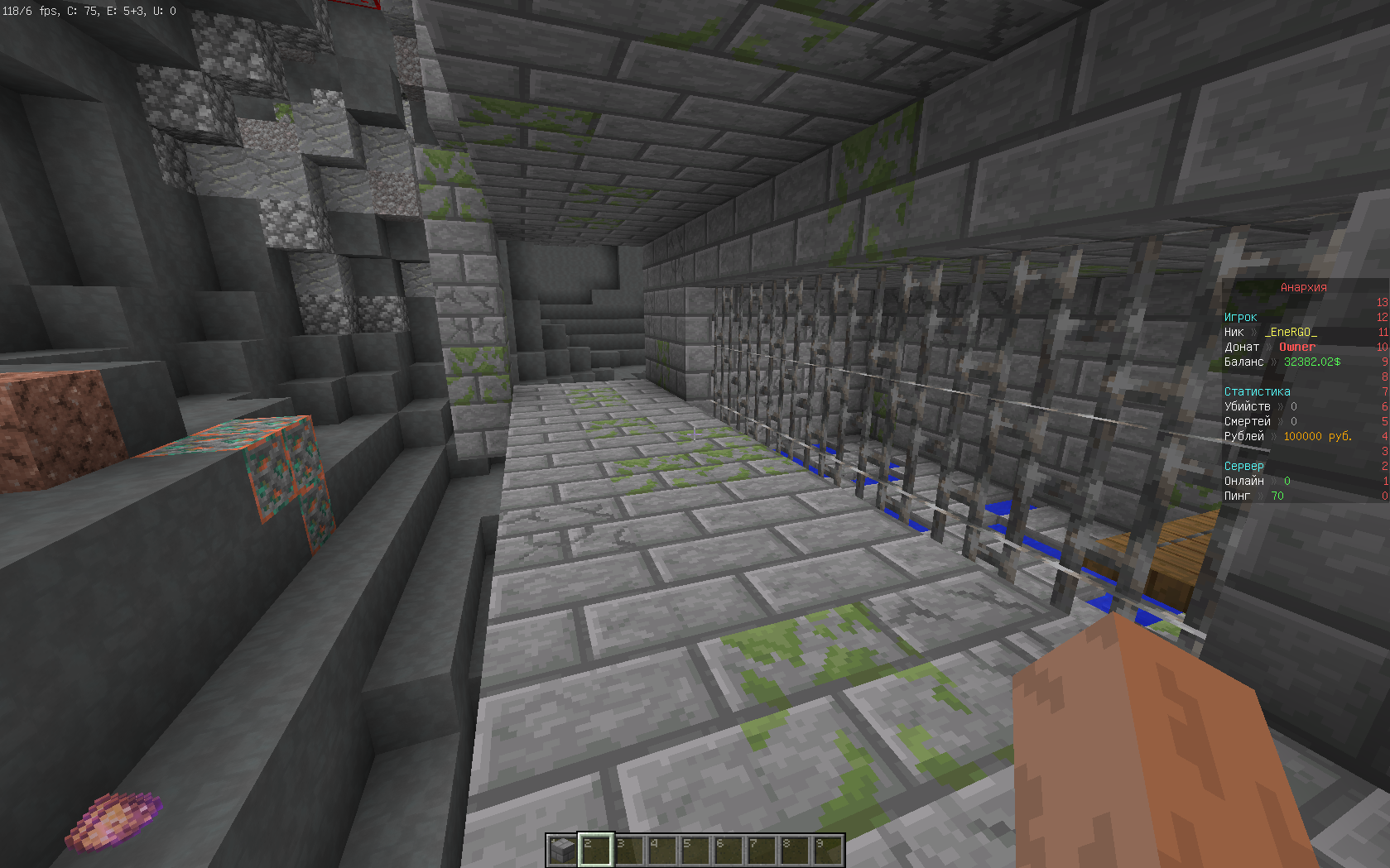Expand the Статистика section of the scoreboard

pyautogui.click(x=1258, y=391)
